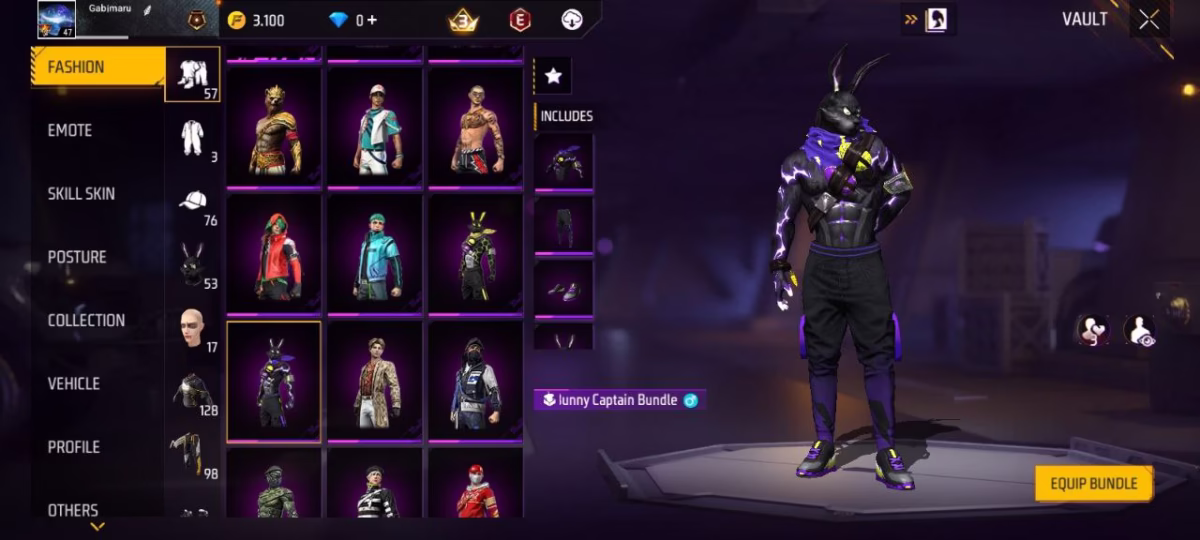1200x540 pixels.
Task: Click the Equip Bundle button
Action: click(x=1093, y=484)
